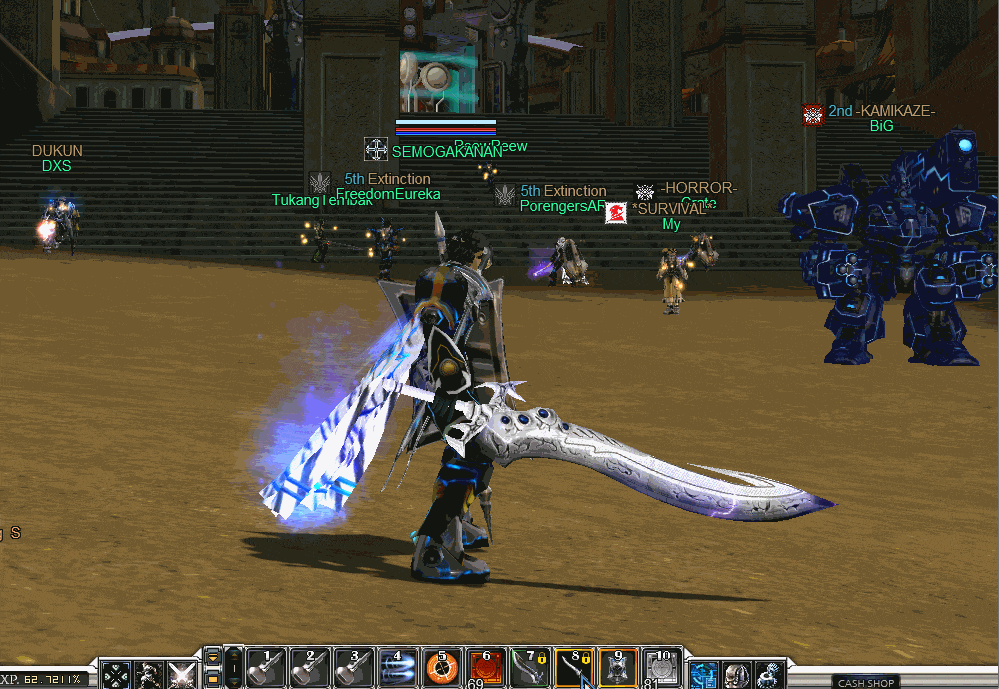The width and height of the screenshot is (999, 689).
Task: Open the Cash Shop
Action: pyautogui.click(x=866, y=683)
